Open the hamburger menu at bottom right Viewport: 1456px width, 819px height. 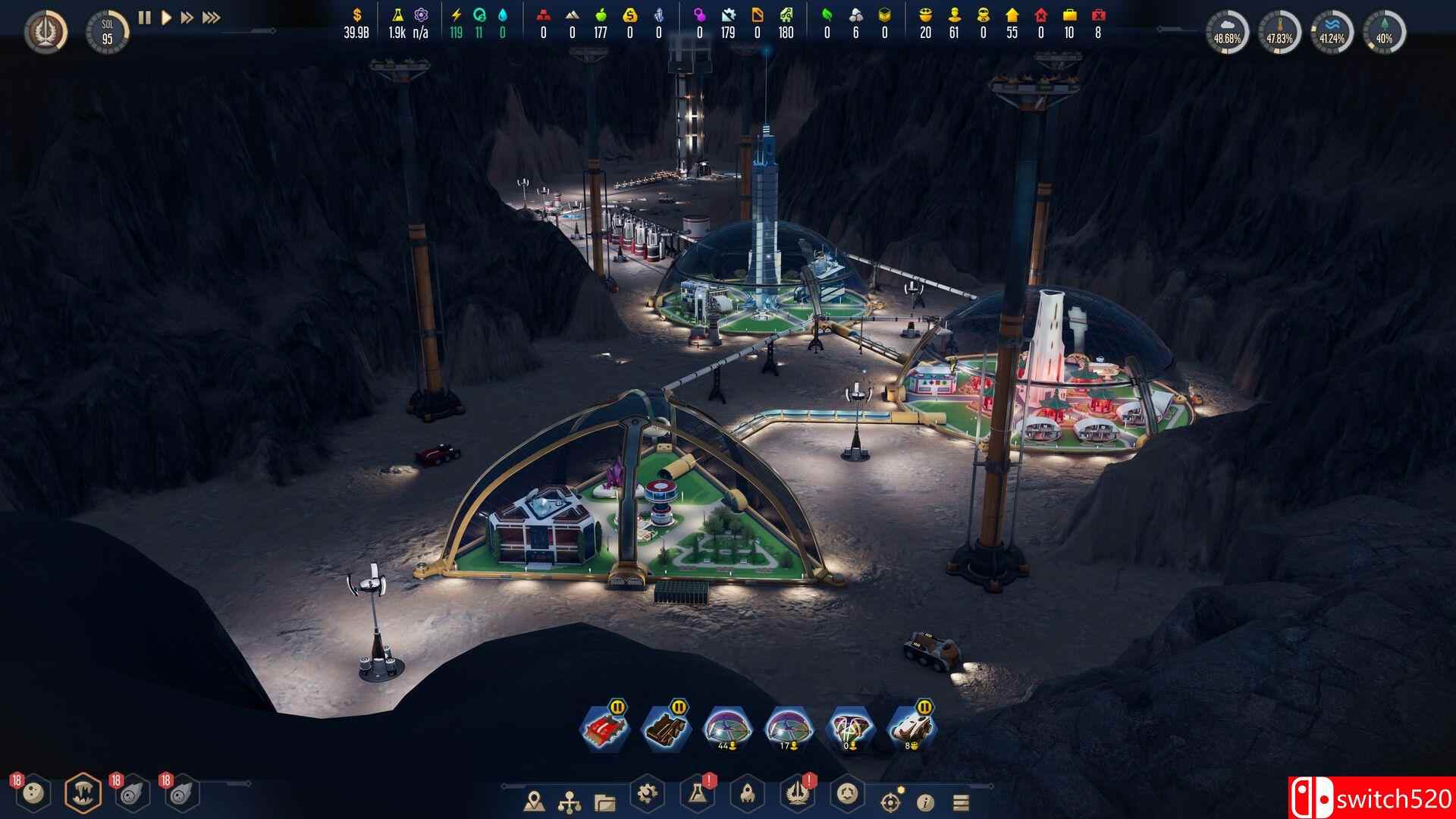click(960, 801)
